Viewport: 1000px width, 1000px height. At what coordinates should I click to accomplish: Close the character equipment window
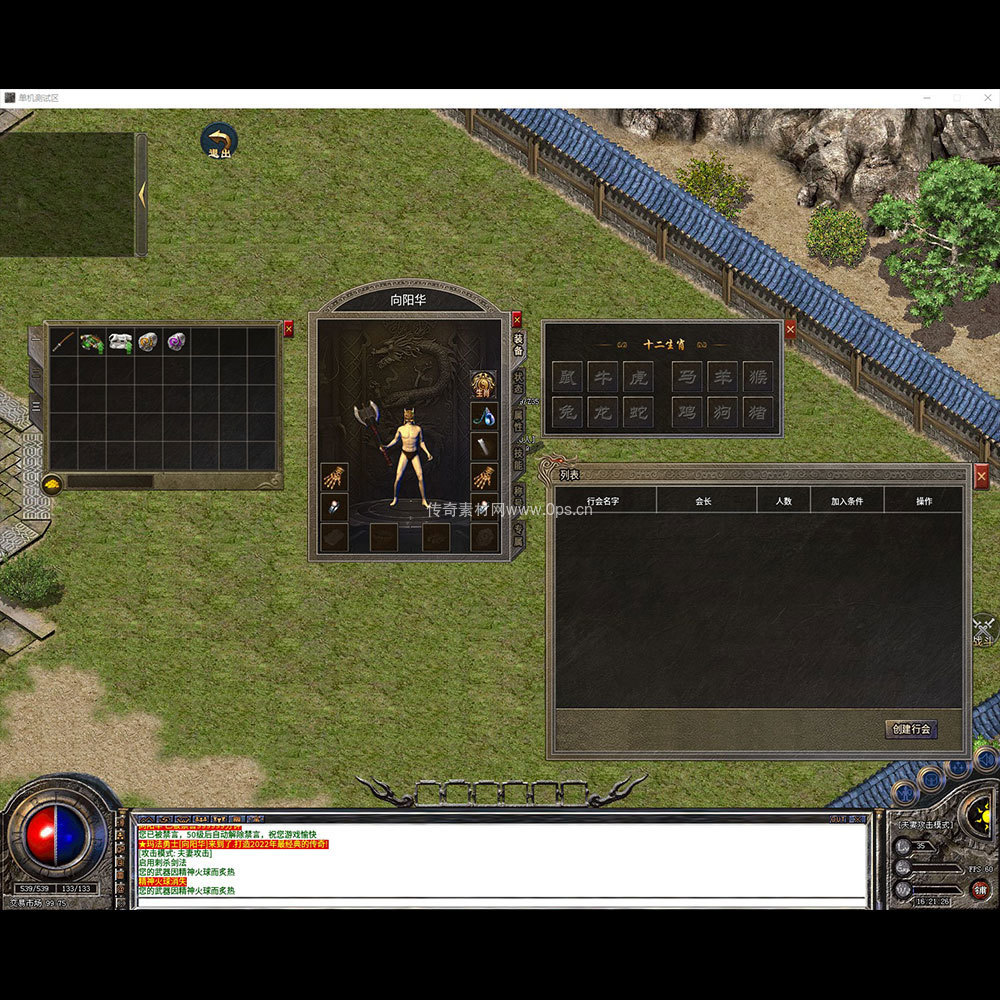(517, 320)
